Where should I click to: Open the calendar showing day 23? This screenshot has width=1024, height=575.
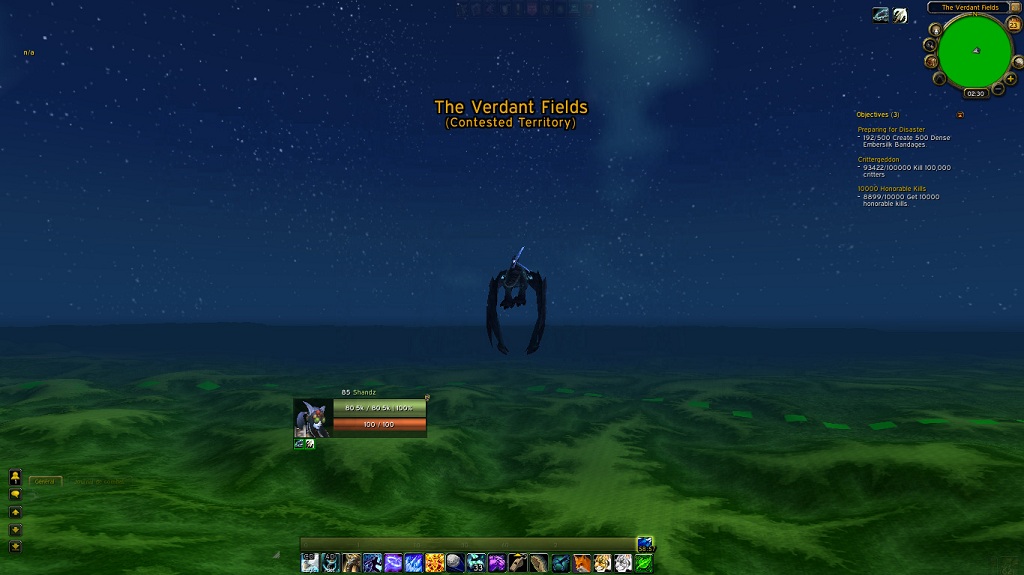[x=1014, y=25]
